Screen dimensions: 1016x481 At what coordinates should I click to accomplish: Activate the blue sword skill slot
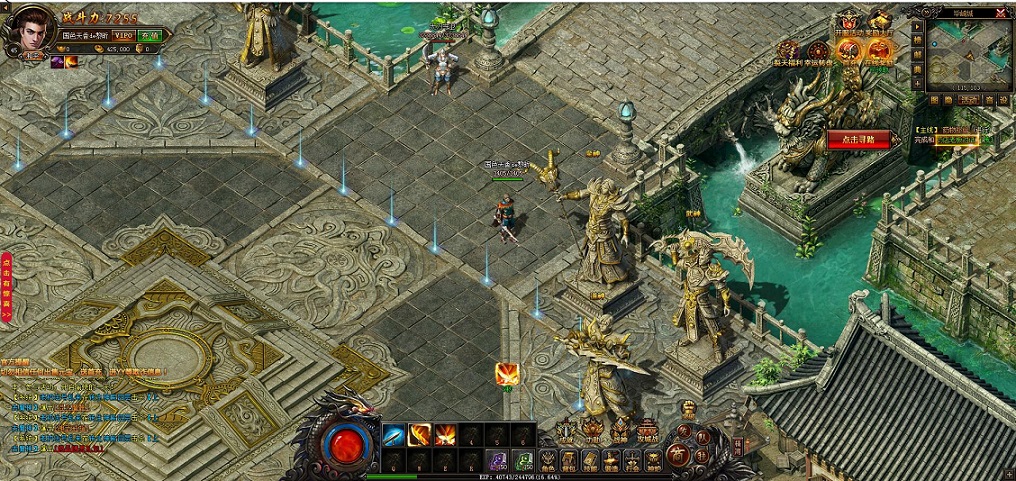393,435
